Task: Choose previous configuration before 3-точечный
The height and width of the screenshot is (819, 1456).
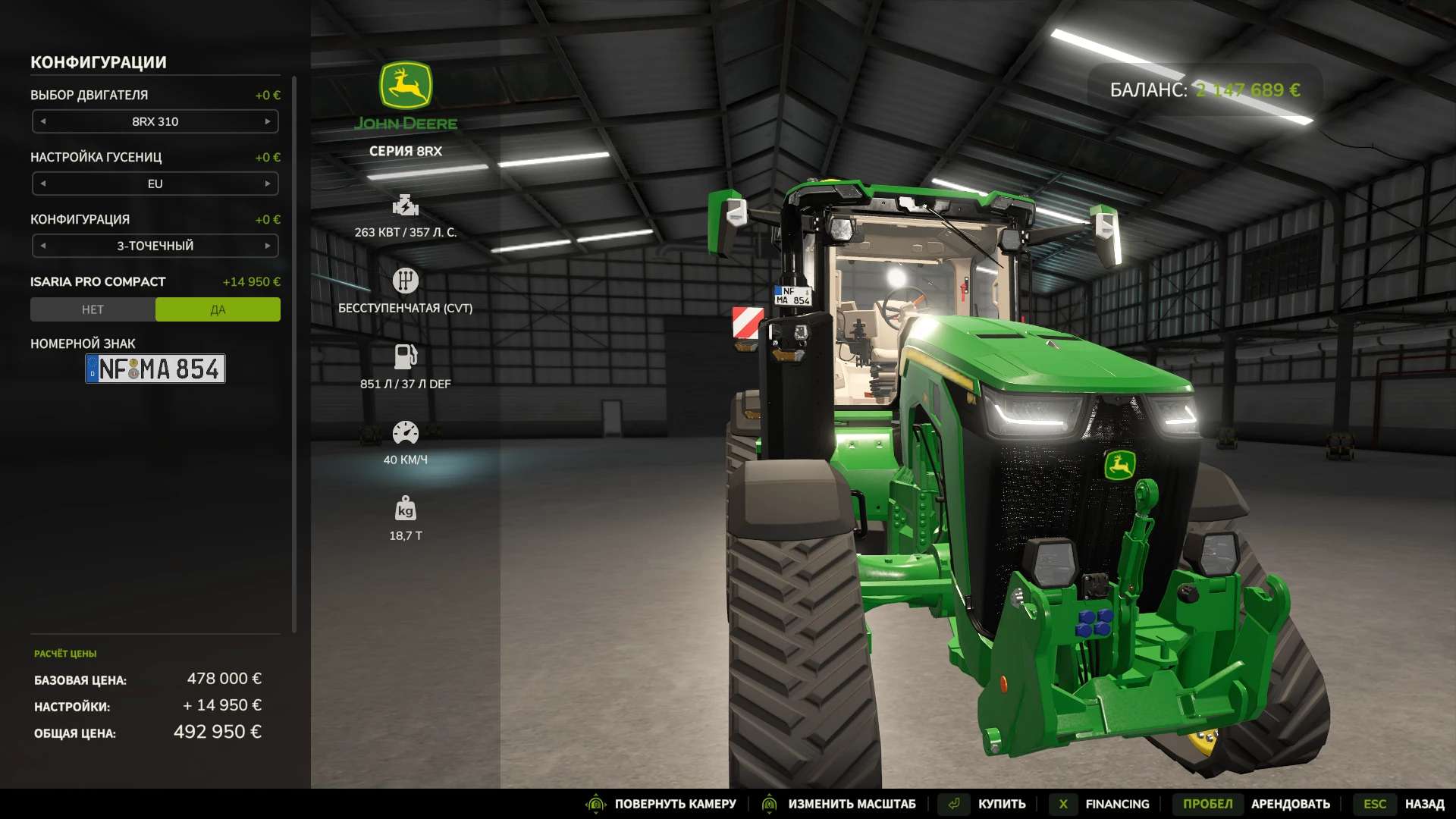Action: point(43,246)
